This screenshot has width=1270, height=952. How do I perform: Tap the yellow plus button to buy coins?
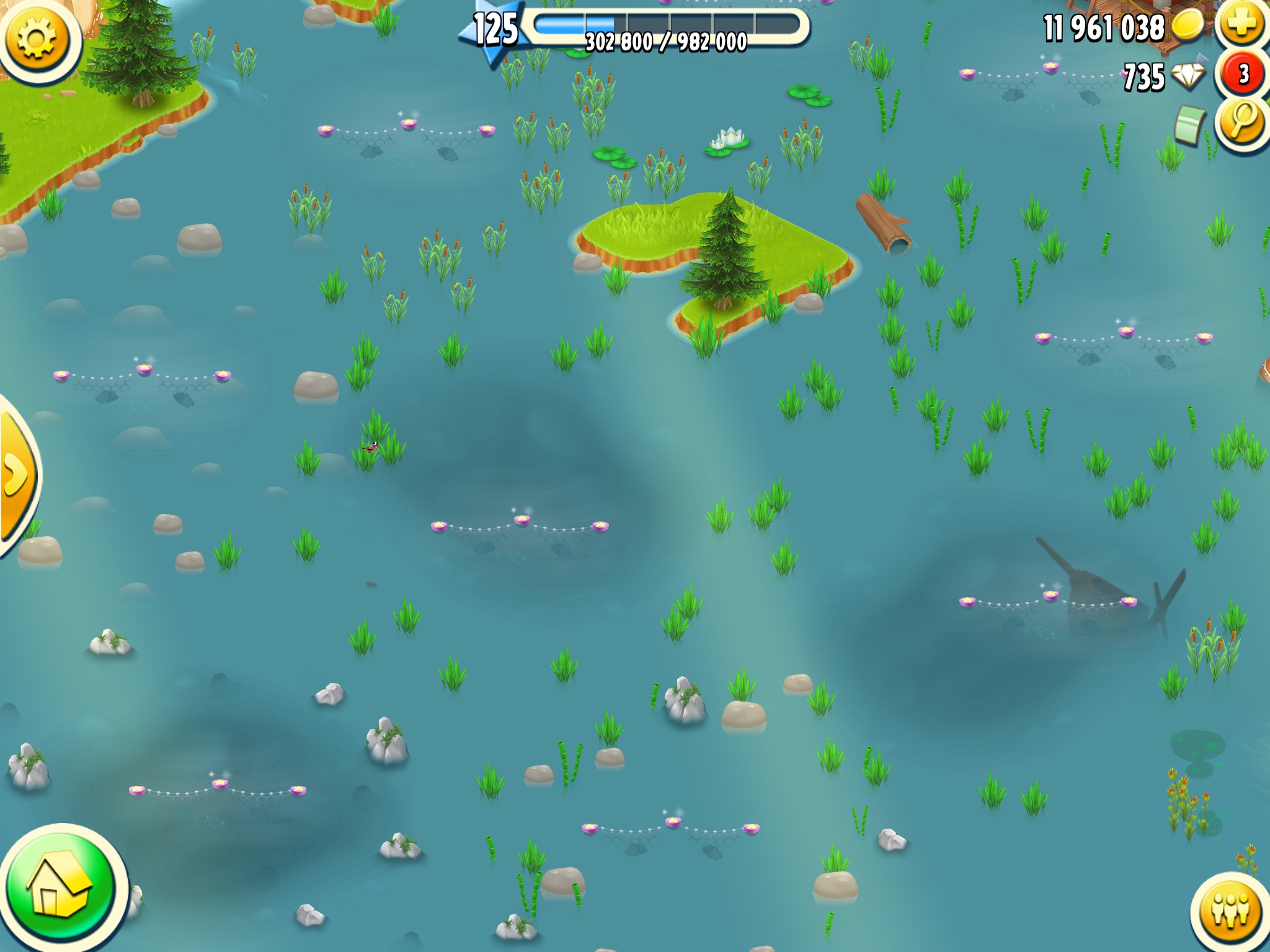[1242, 25]
